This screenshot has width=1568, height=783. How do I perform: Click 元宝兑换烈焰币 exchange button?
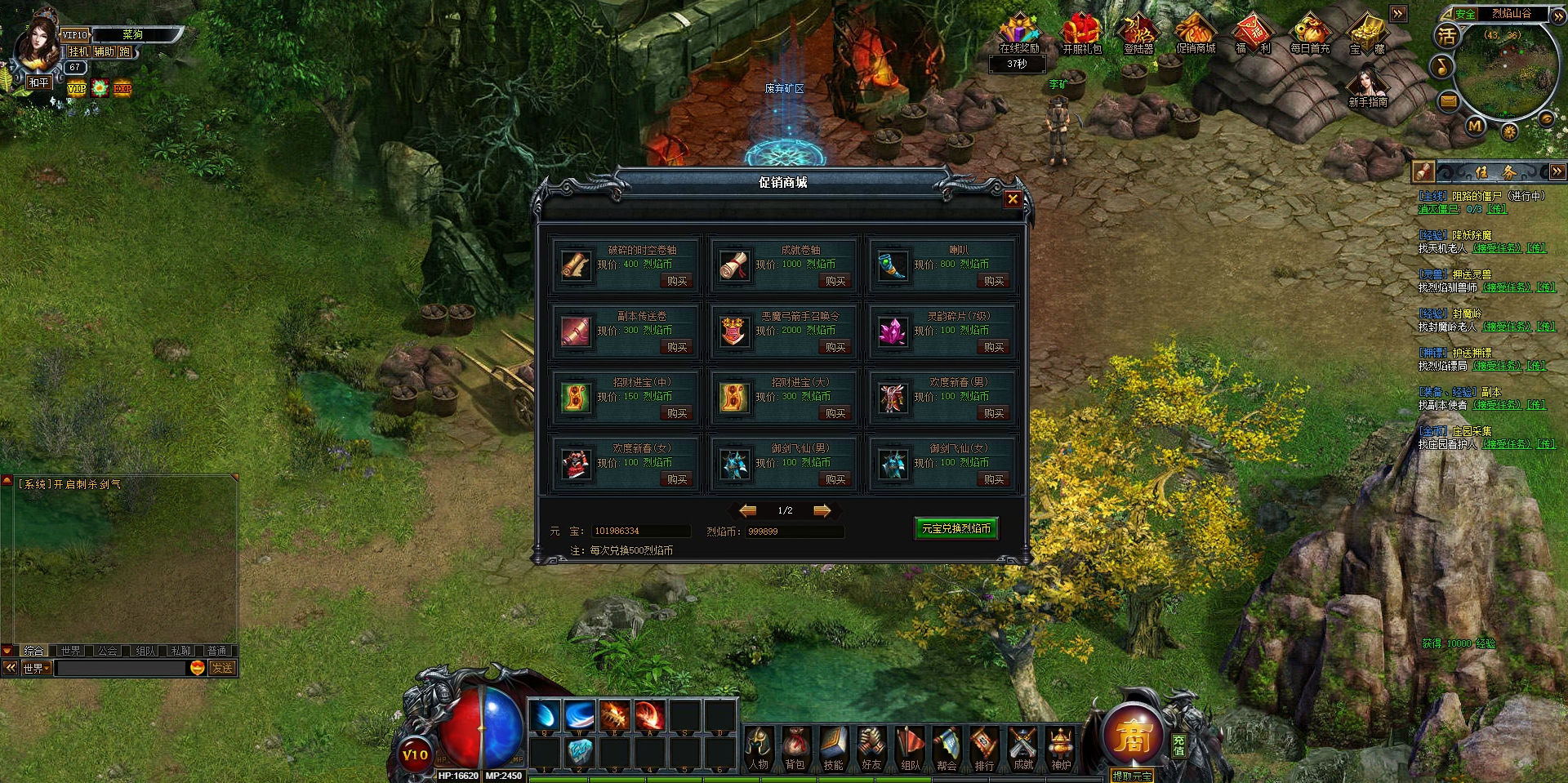coord(955,528)
